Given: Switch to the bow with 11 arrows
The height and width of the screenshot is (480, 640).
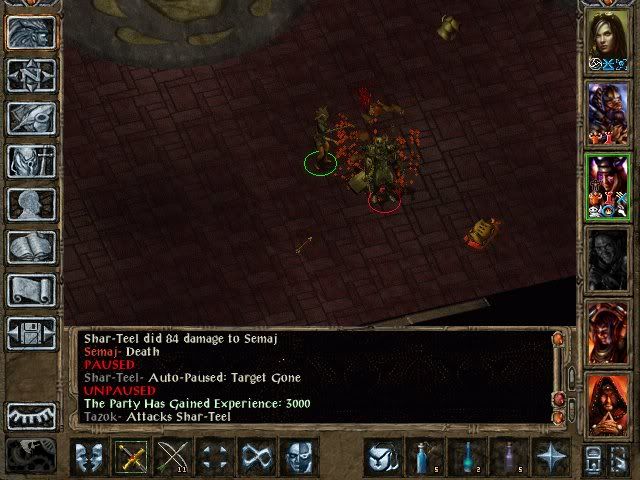Looking at the screenshot, I should pos(172,457).
